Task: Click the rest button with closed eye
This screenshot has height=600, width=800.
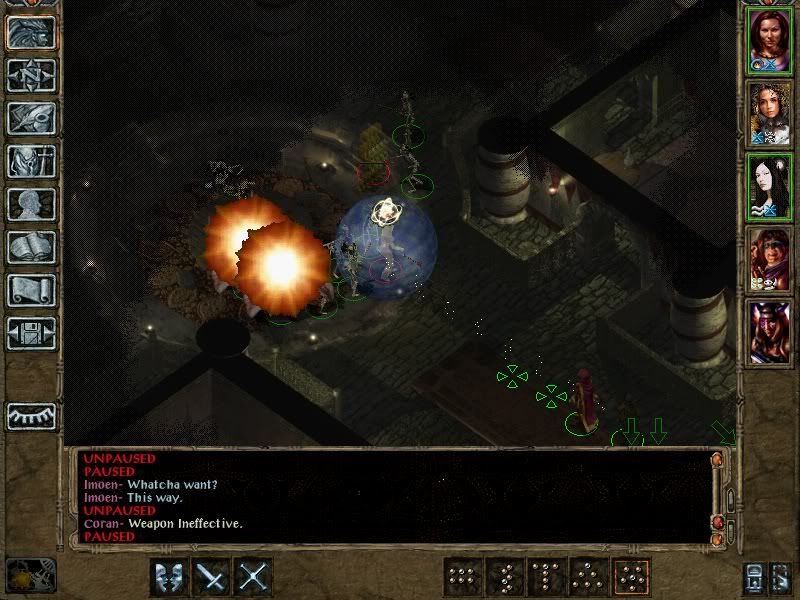Action: coord(31,414)
